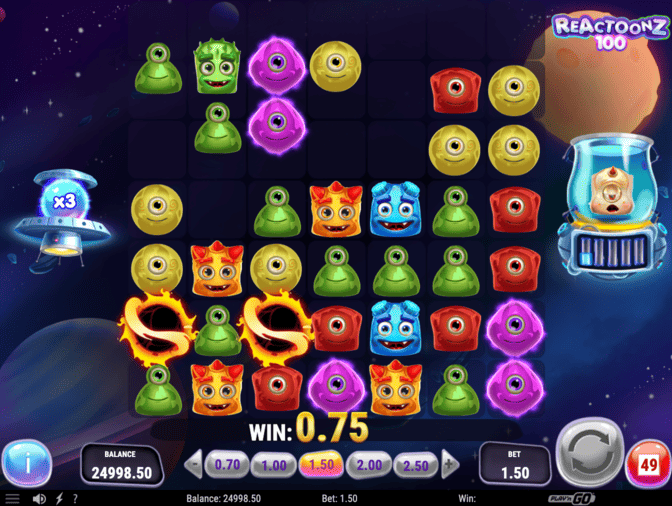This screenshot has height=506, width=672.
Task: Select the highlighted 1.50 bet option
Action: point(321,464)
